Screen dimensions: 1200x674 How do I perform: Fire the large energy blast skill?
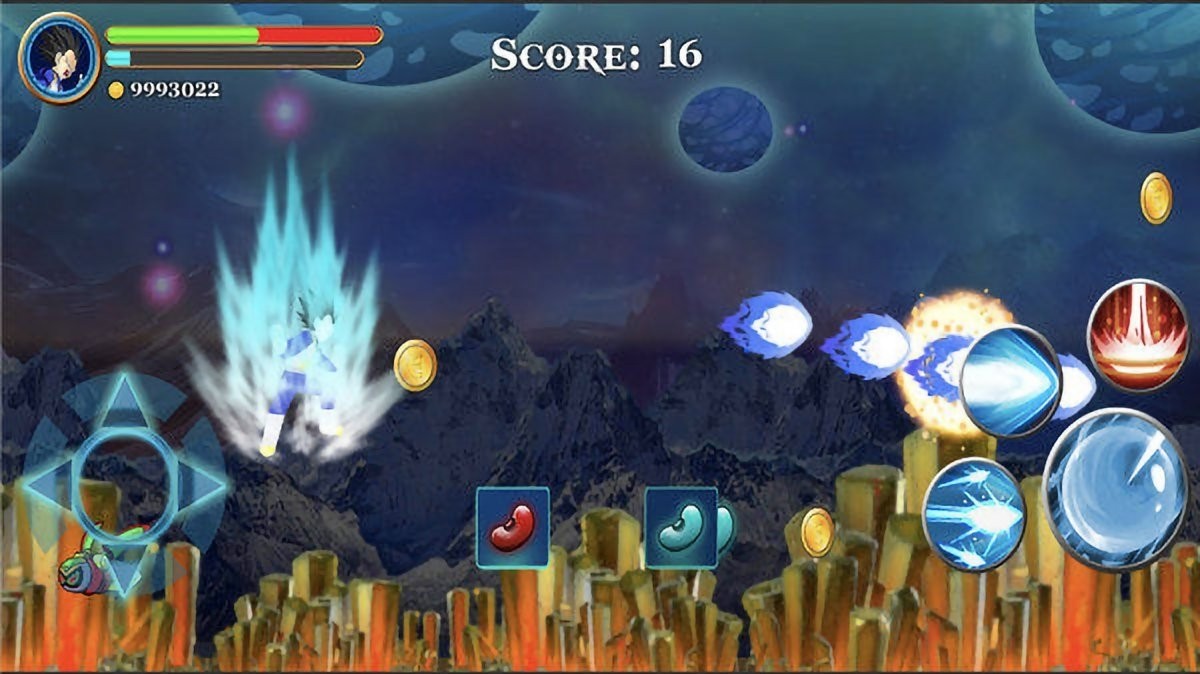pyautogui.click(x=1010, y=381)
